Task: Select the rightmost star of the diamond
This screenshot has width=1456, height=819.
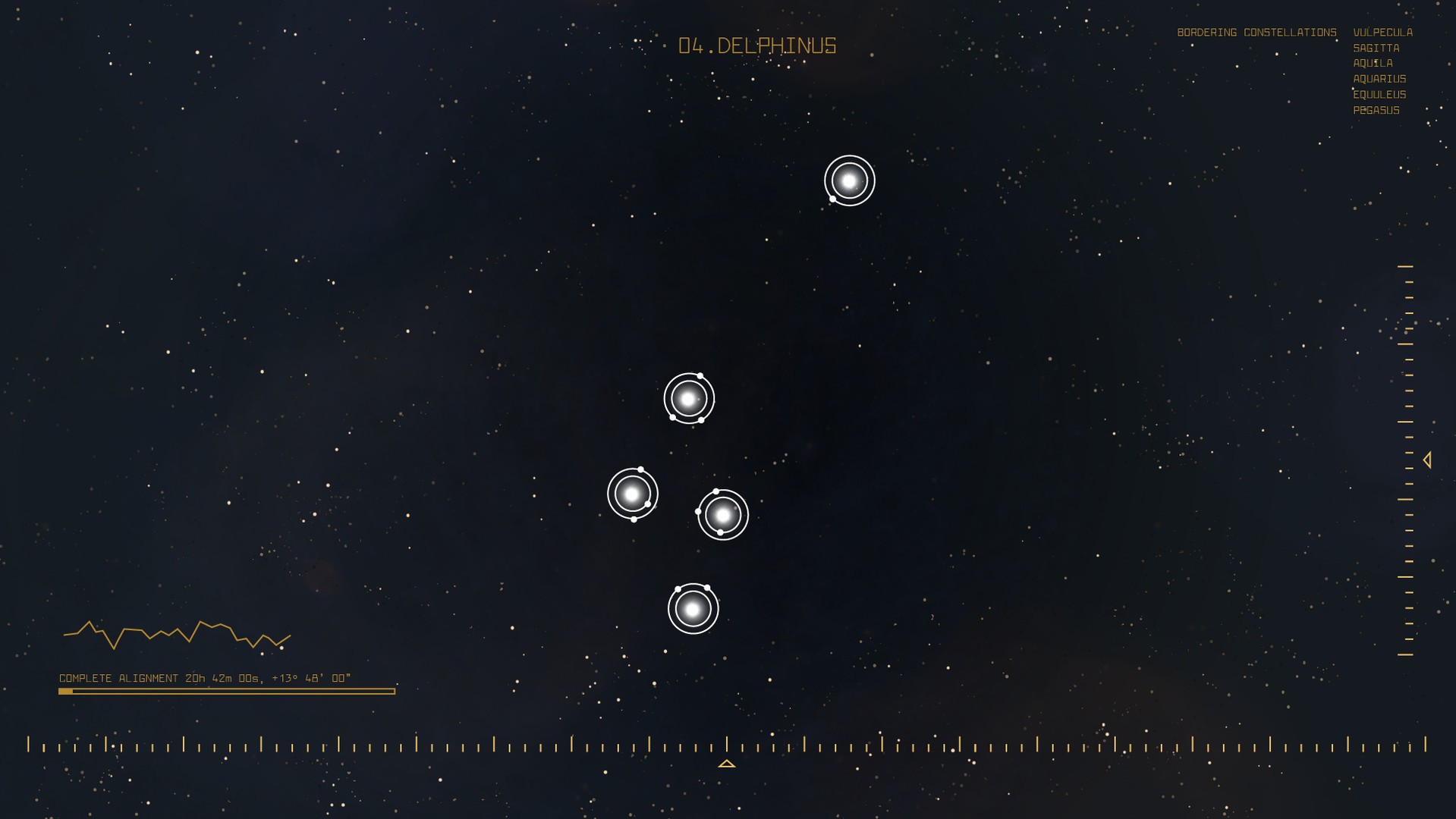Action: pyautogui.click(x=723, y=515)
